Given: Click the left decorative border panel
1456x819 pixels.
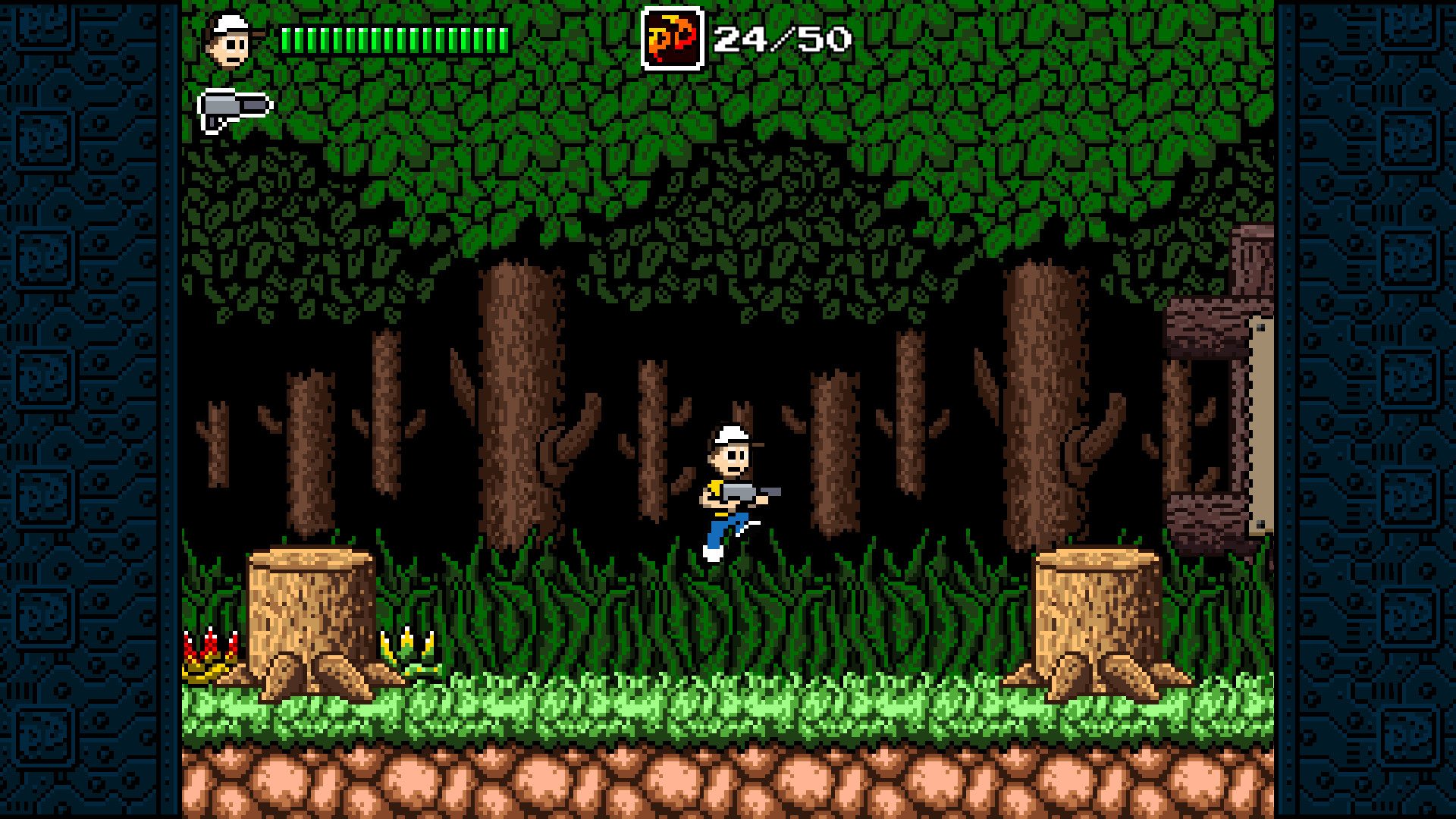Looking at the screenshot, I should tap(83, 409).
